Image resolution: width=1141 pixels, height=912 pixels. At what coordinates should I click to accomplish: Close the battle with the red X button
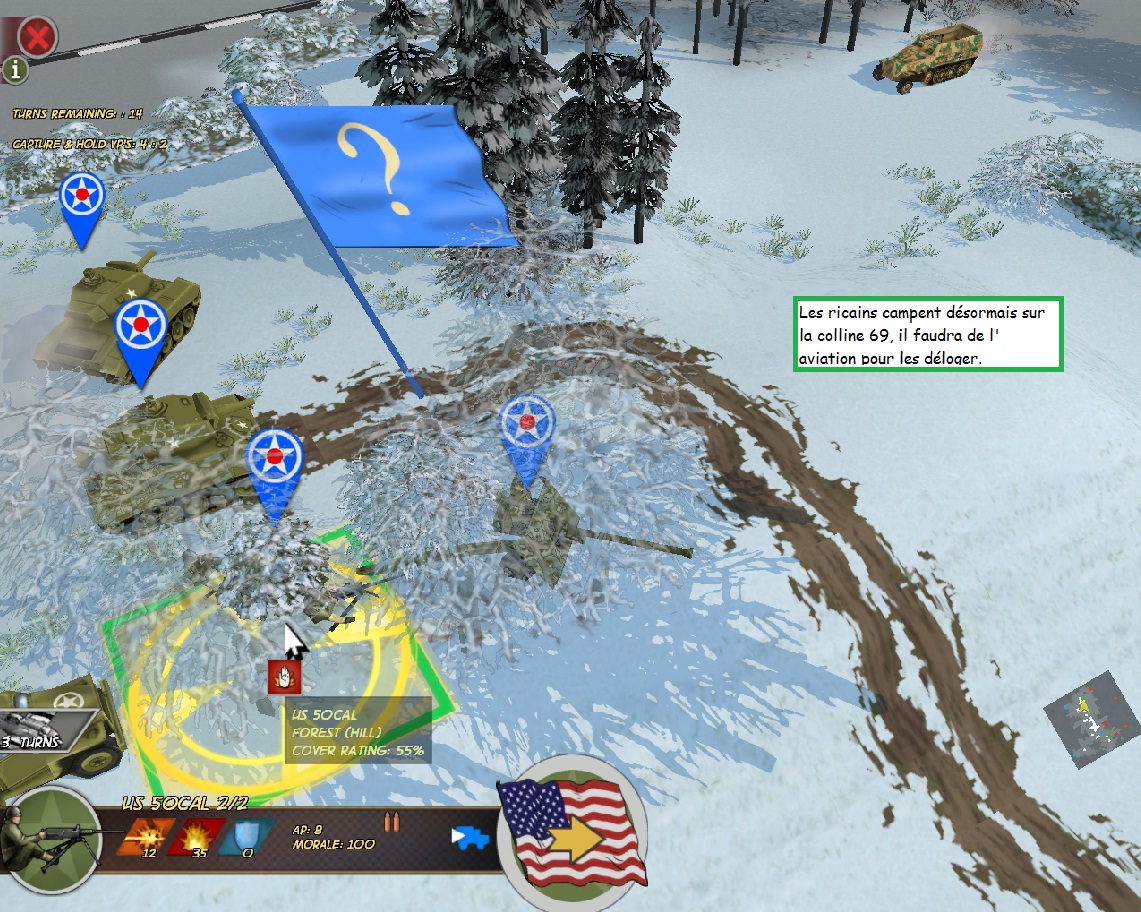[38, 38]
